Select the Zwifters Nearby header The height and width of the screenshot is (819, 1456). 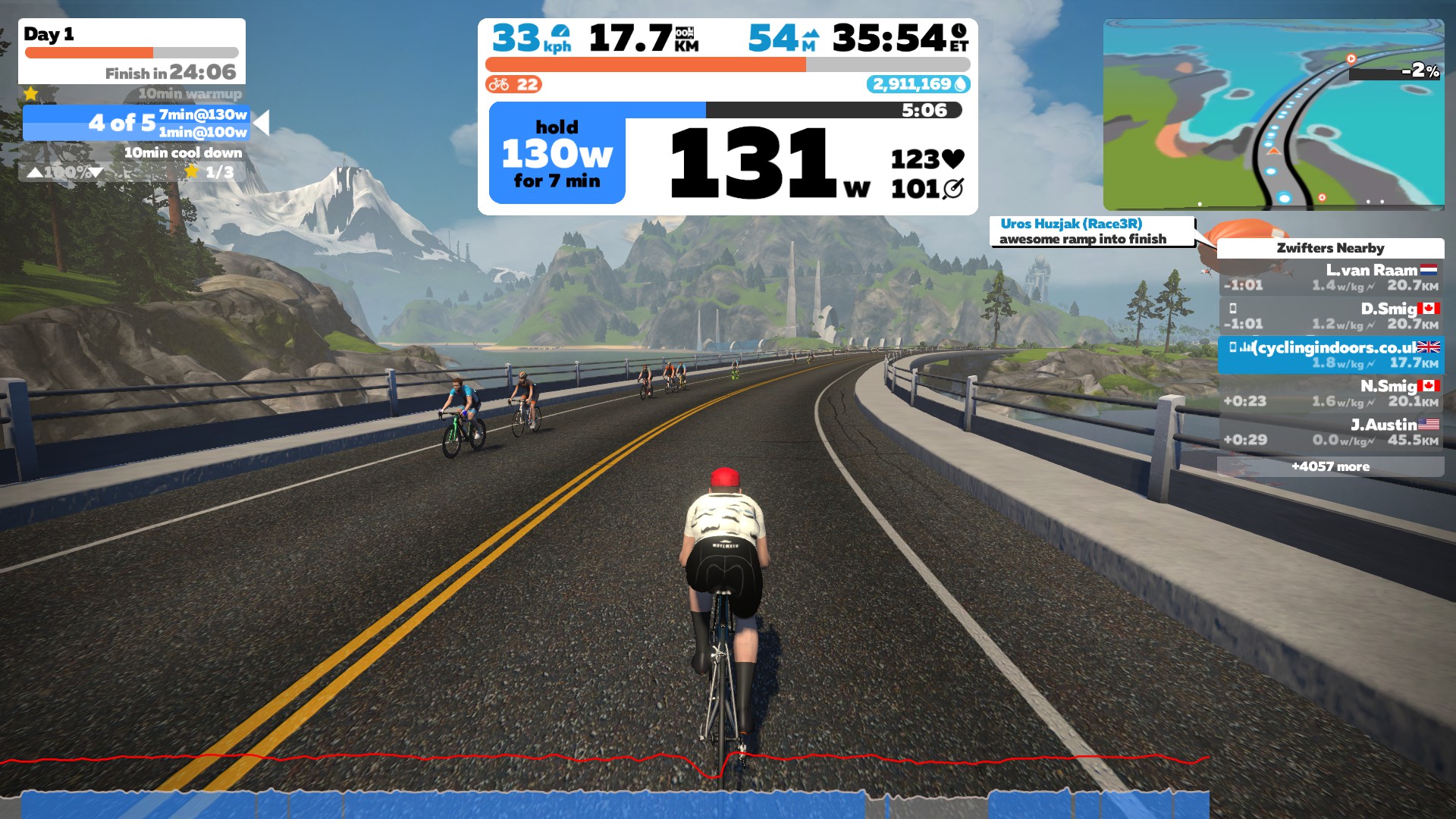coord(1329,248)
